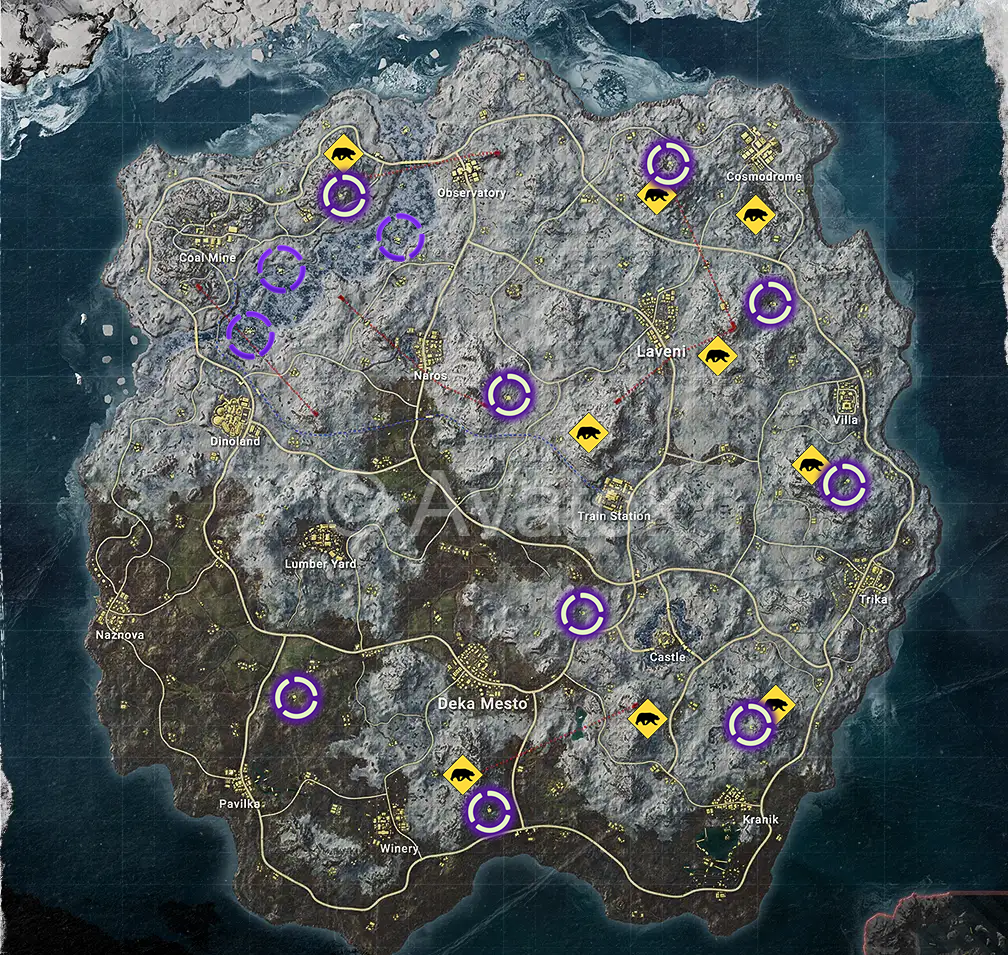Click the bear marker directly below Cosmodrome label
The height and width of the screenshot is (955, 1008).
[754, 215]
